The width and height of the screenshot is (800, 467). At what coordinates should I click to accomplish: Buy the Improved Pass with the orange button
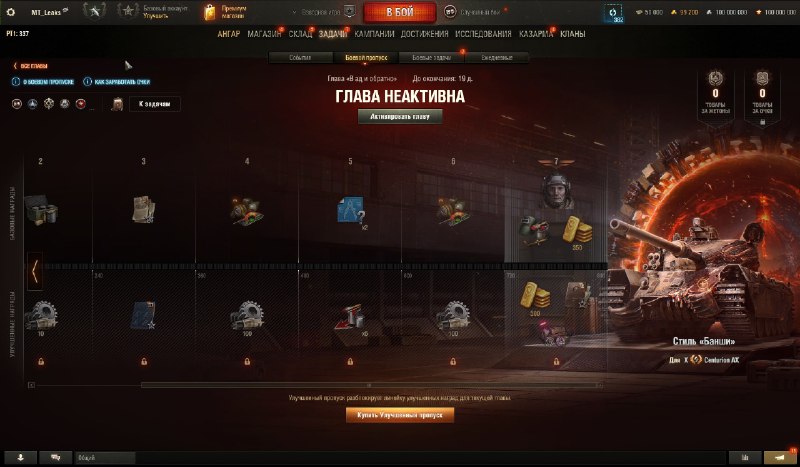(x=400, y=415)
